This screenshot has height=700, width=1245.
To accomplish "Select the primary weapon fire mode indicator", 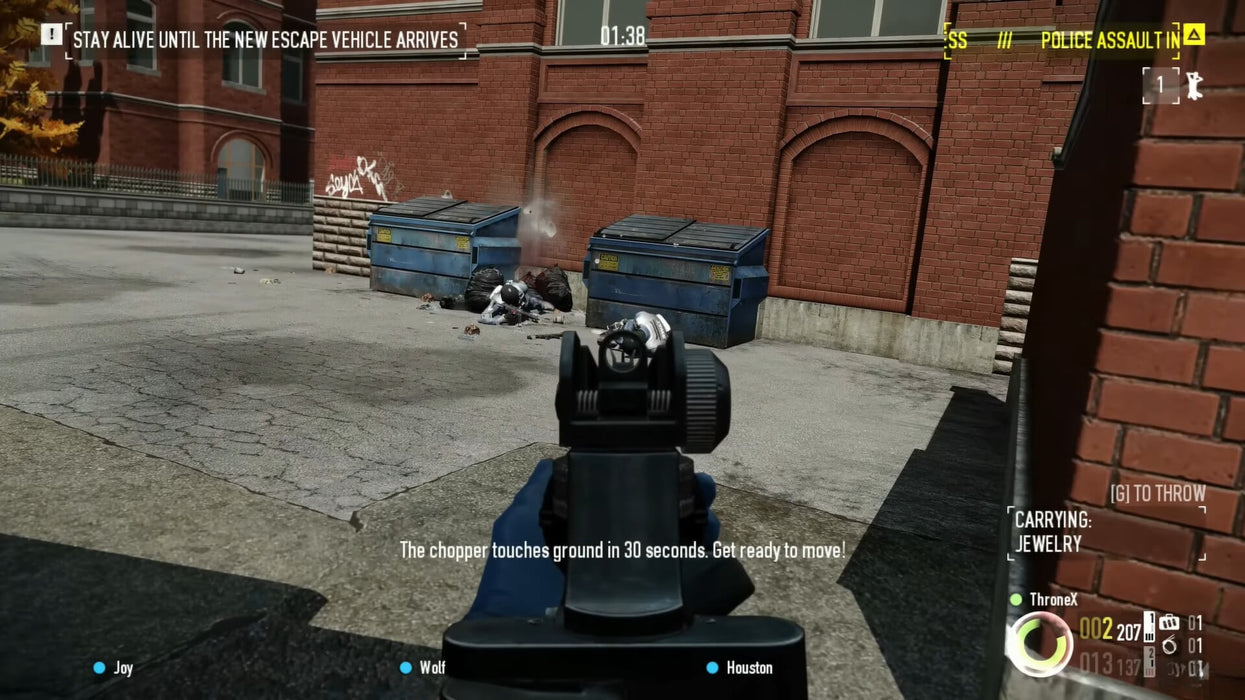I will [x=1149, y=628].
